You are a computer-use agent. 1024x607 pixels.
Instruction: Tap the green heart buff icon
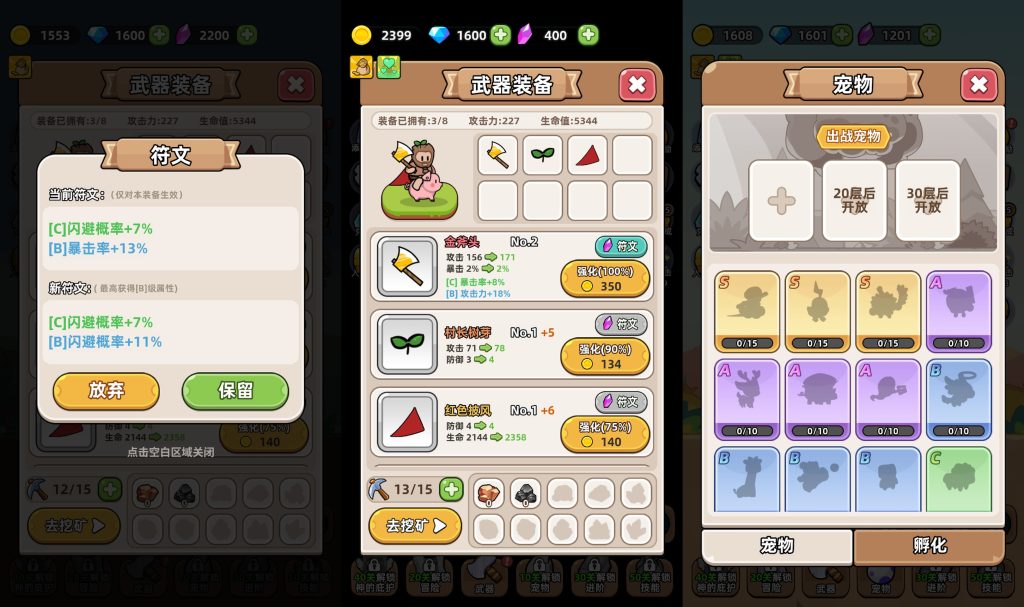388,67
